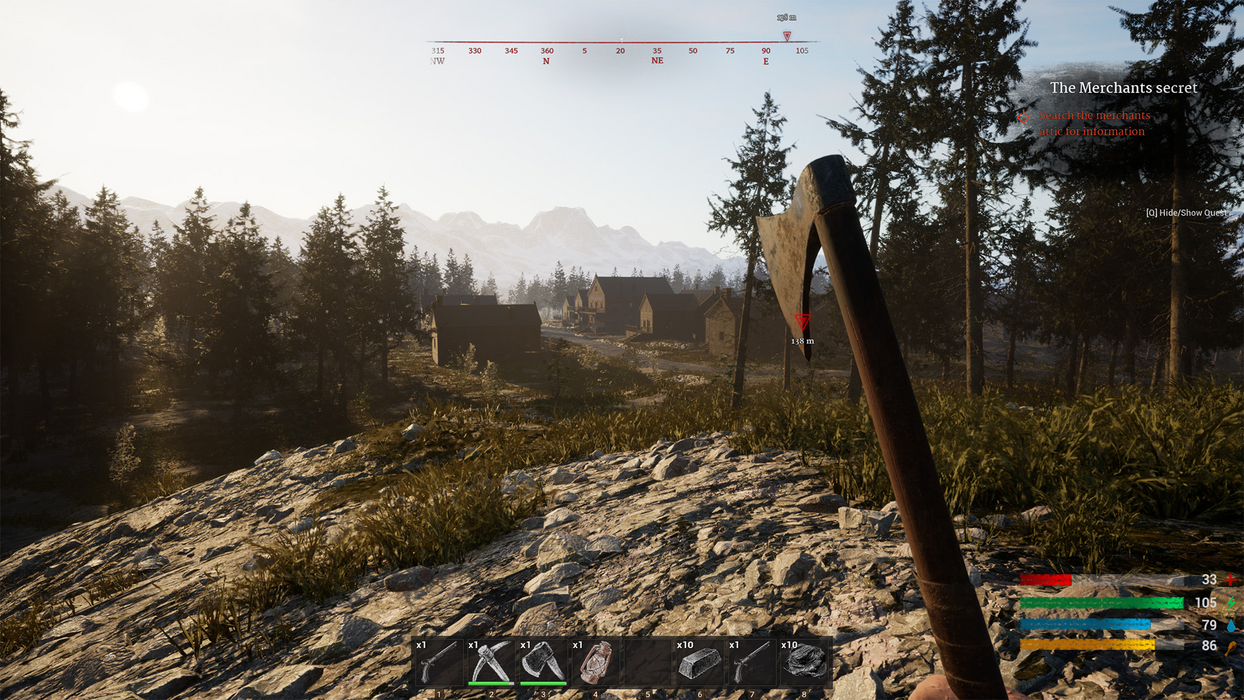Choose the red lantern hotbar slot
This screenshot has width=1244, height=700.
tap(595, 662)
